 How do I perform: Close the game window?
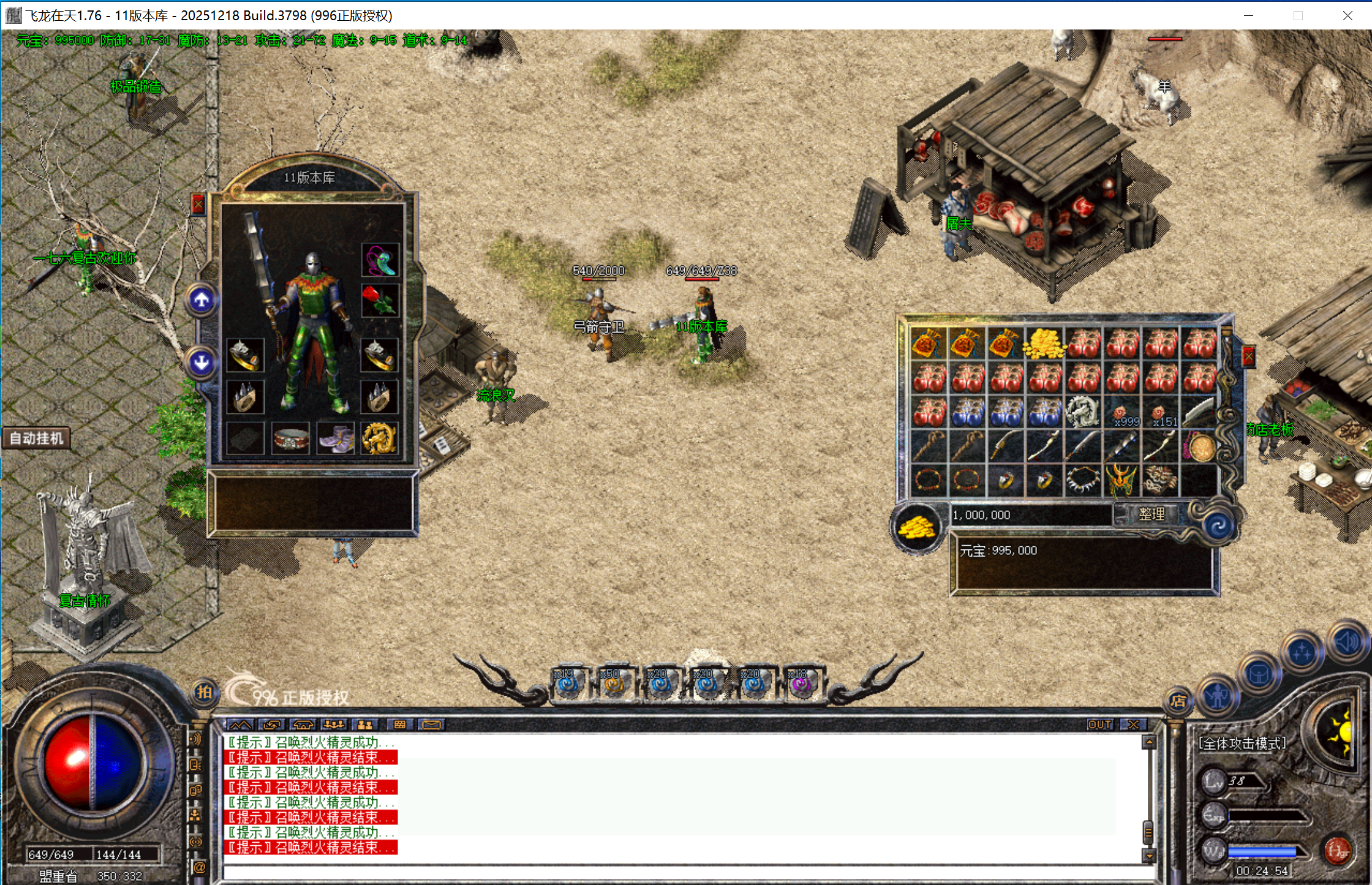coord(1347,15)
